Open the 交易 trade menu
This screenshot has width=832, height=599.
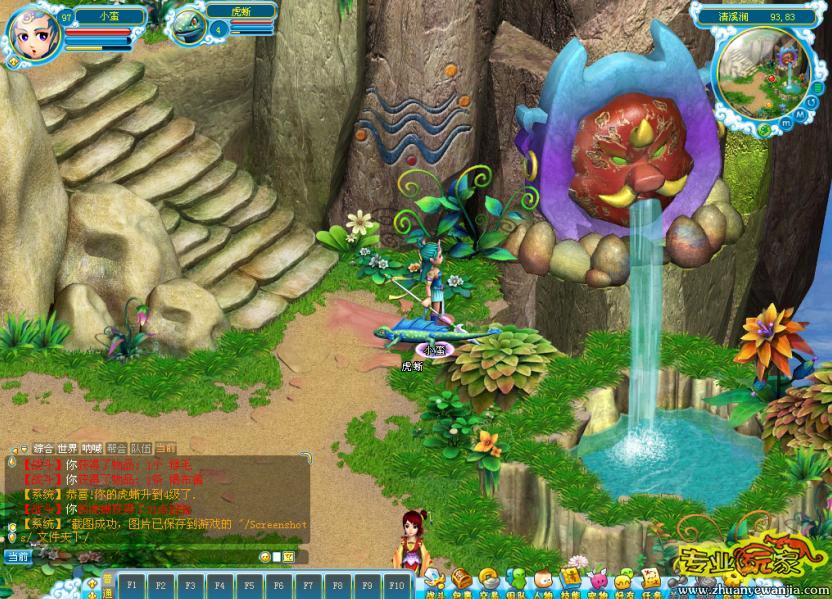tap(489, 579)
